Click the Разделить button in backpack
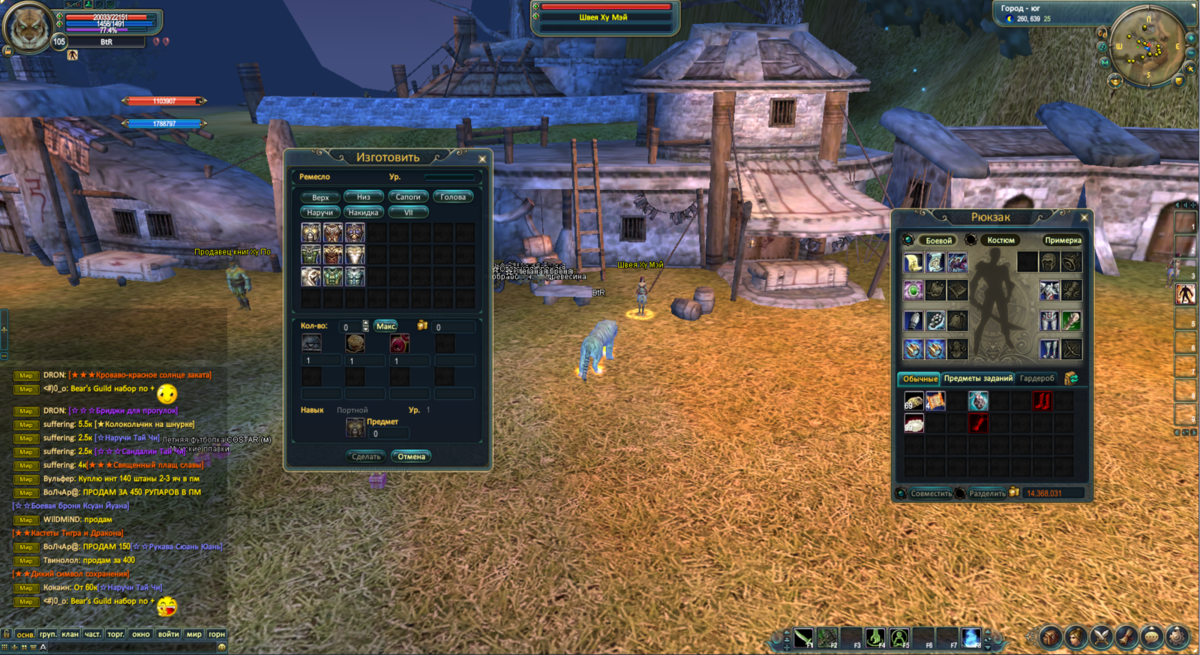This screenshot has height=655, width=1200. pos(987,493)
